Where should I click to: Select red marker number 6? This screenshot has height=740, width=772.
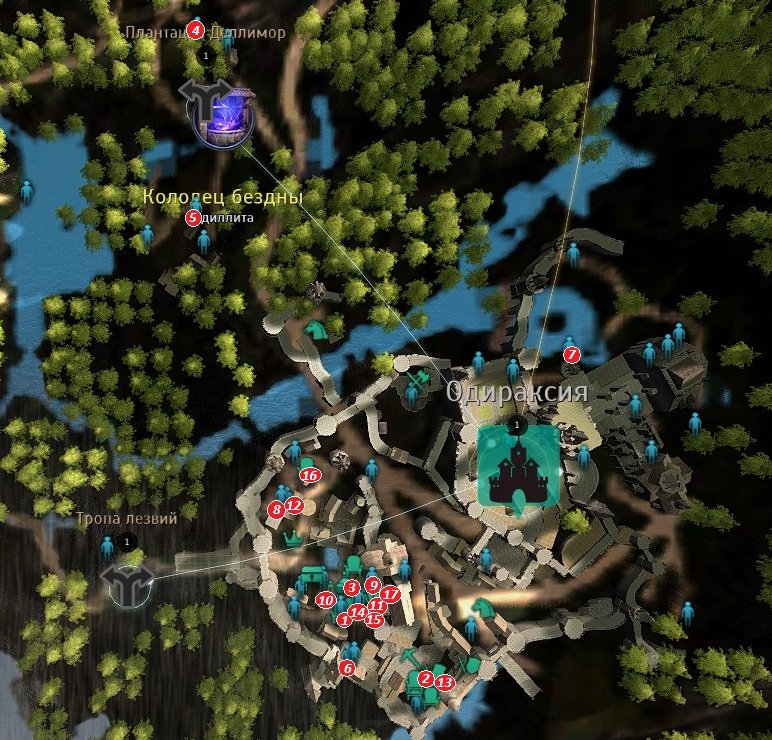pyautogui.click(x=347, y=667)
